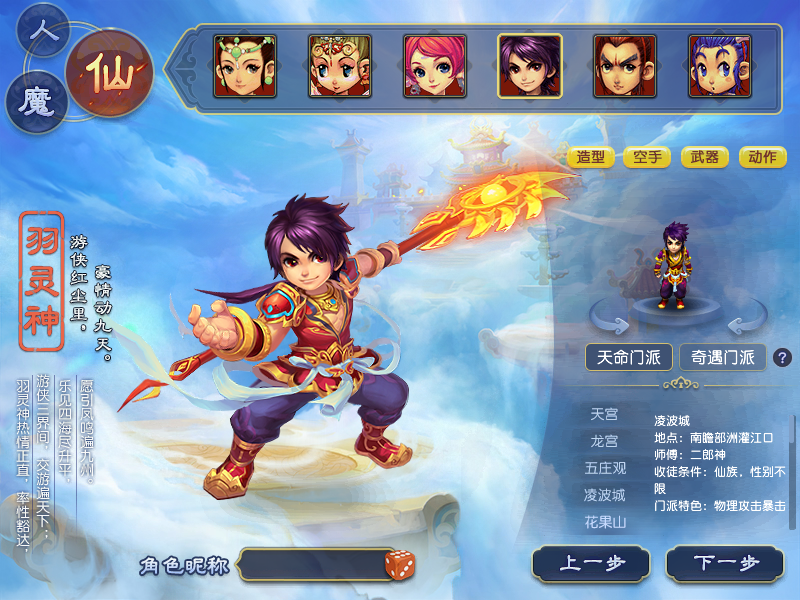Screen dimensions: 800x600
Task: Go back with 上一步
Action: tap(591, 564)
